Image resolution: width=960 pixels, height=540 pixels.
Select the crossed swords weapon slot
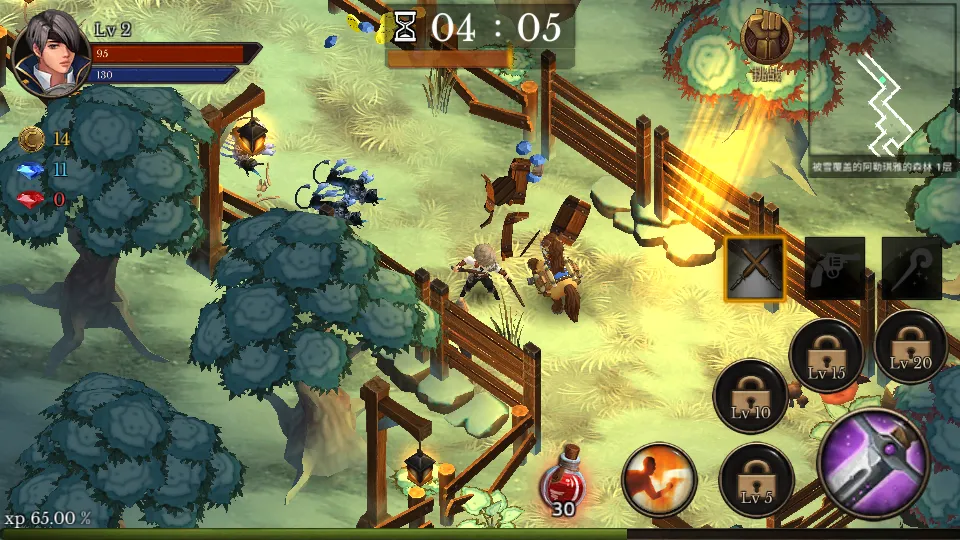point(756,268)
